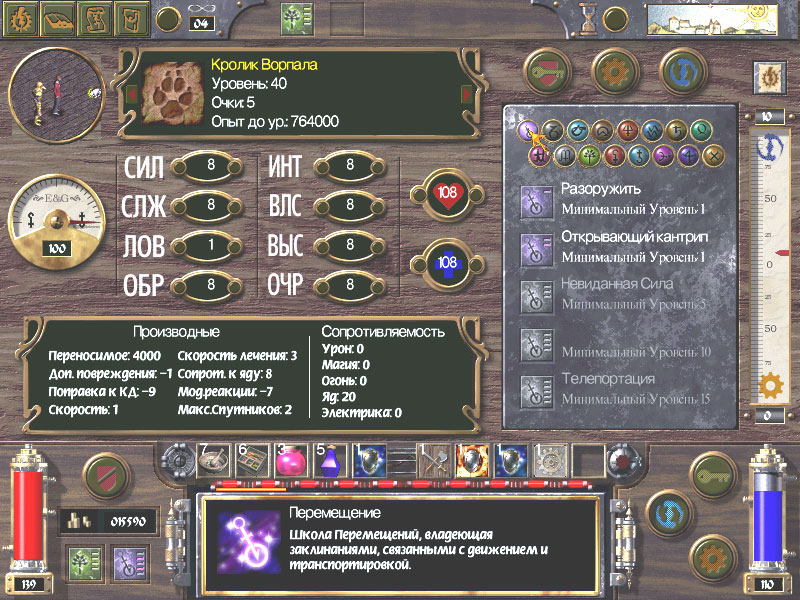Click the СИЛ strength value field
Viewport: 800px width, 600px height.
click(x=212, y=166)
